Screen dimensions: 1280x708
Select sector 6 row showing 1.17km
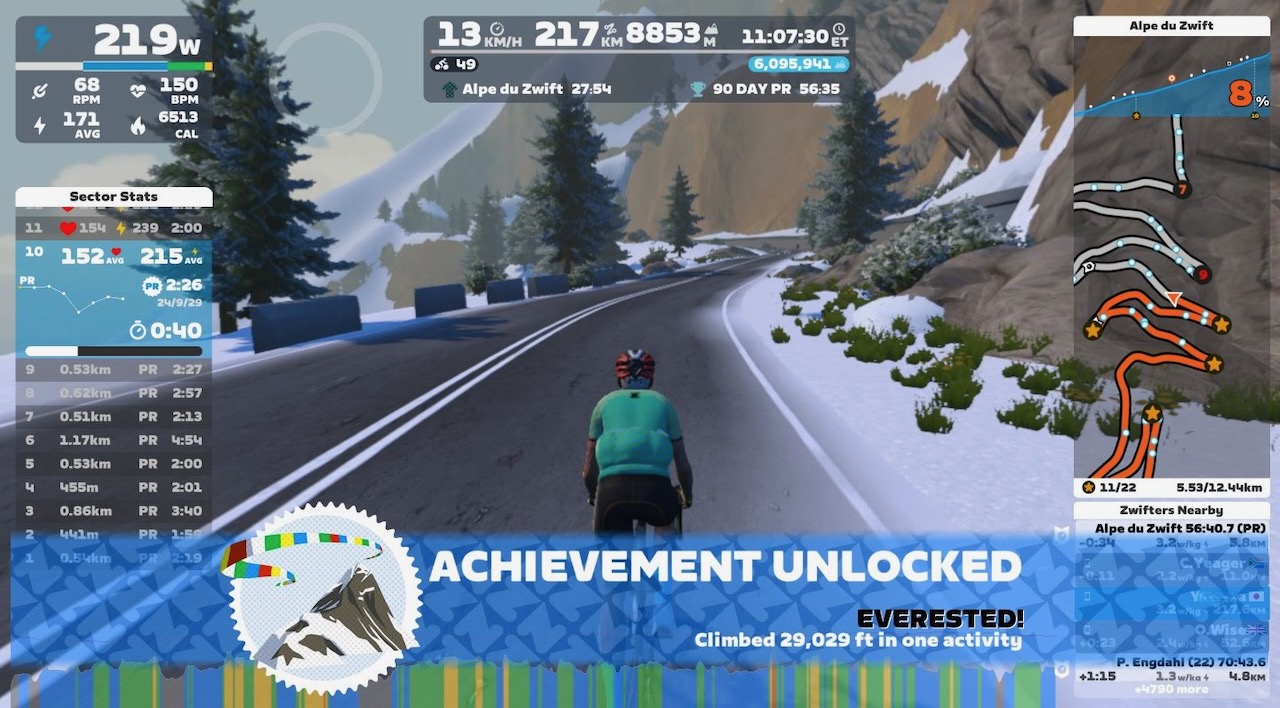113,440
